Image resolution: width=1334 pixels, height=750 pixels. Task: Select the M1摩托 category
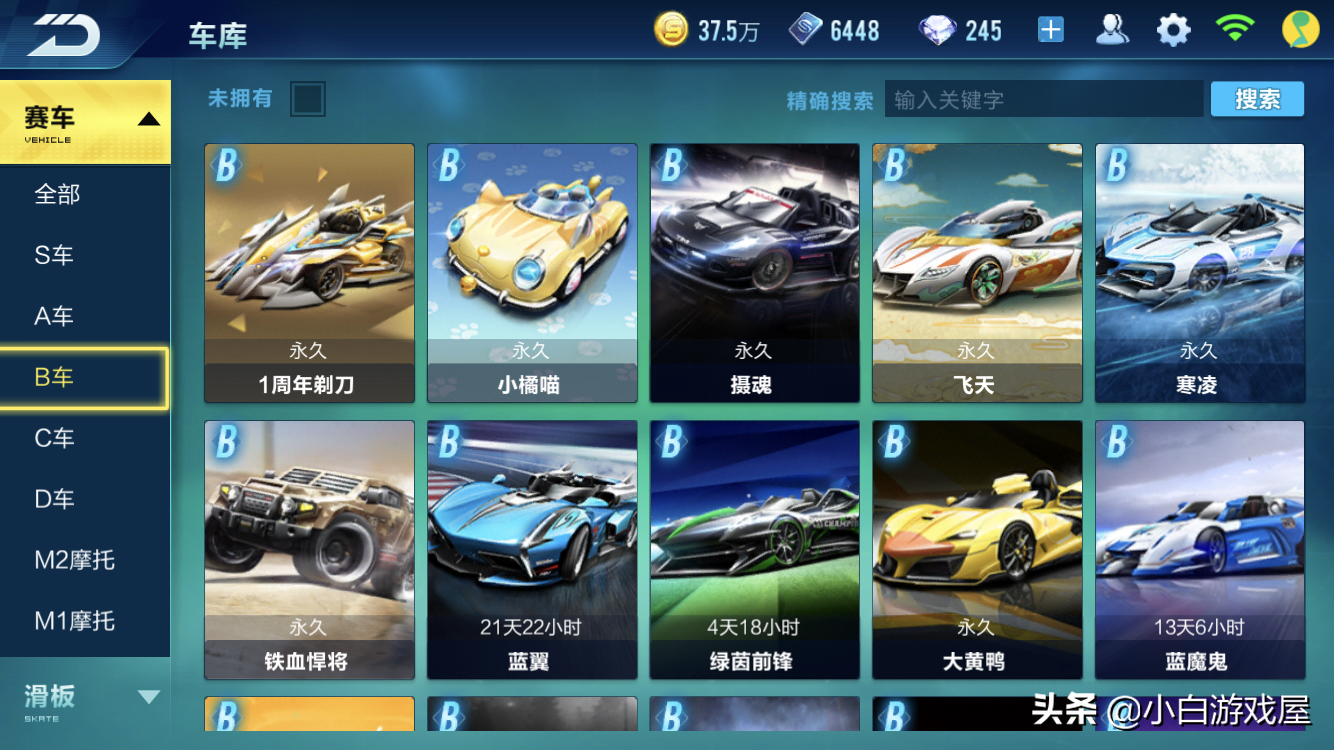point(75,621)
